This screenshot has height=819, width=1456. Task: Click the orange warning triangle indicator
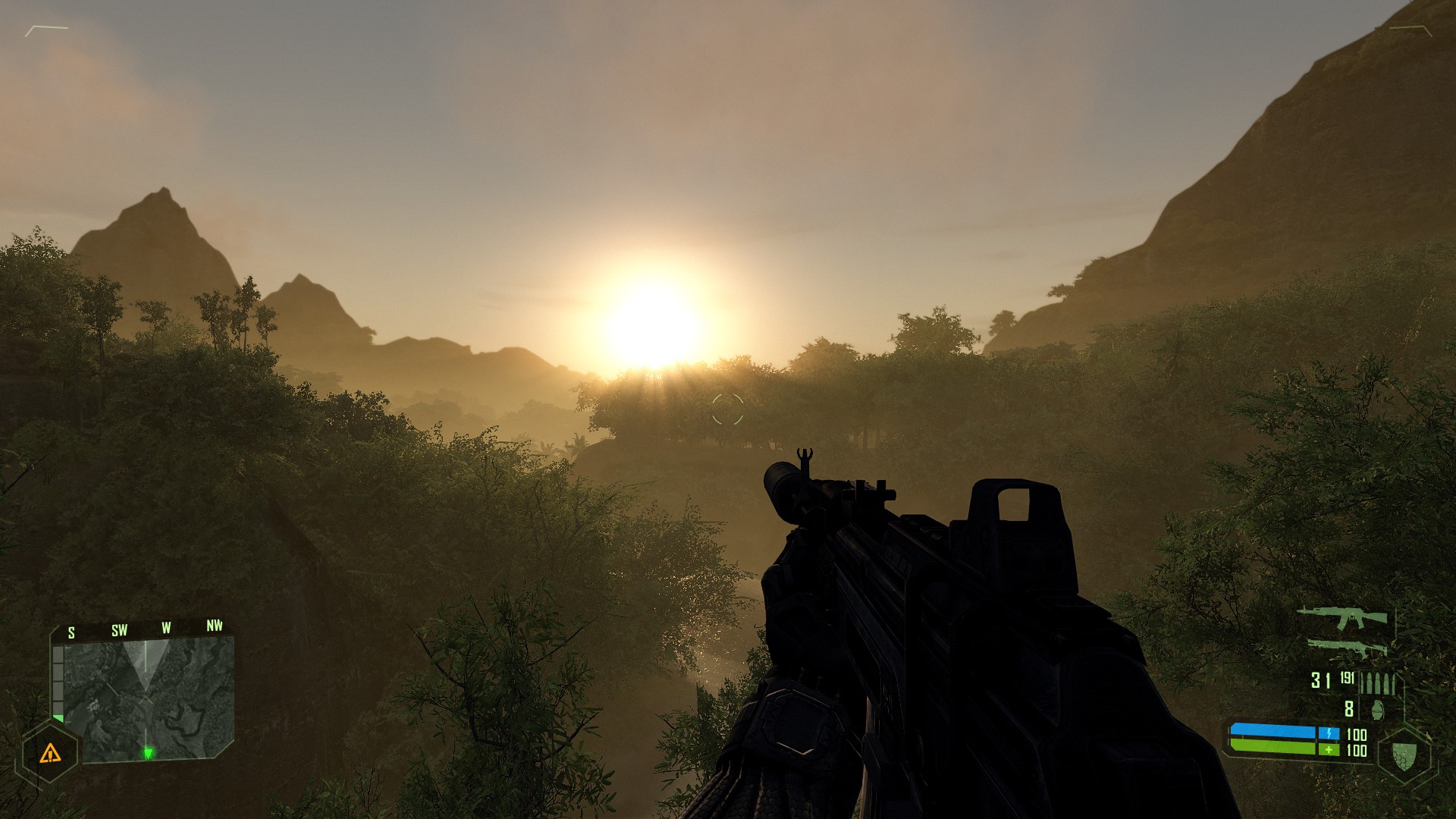[51, 755]
